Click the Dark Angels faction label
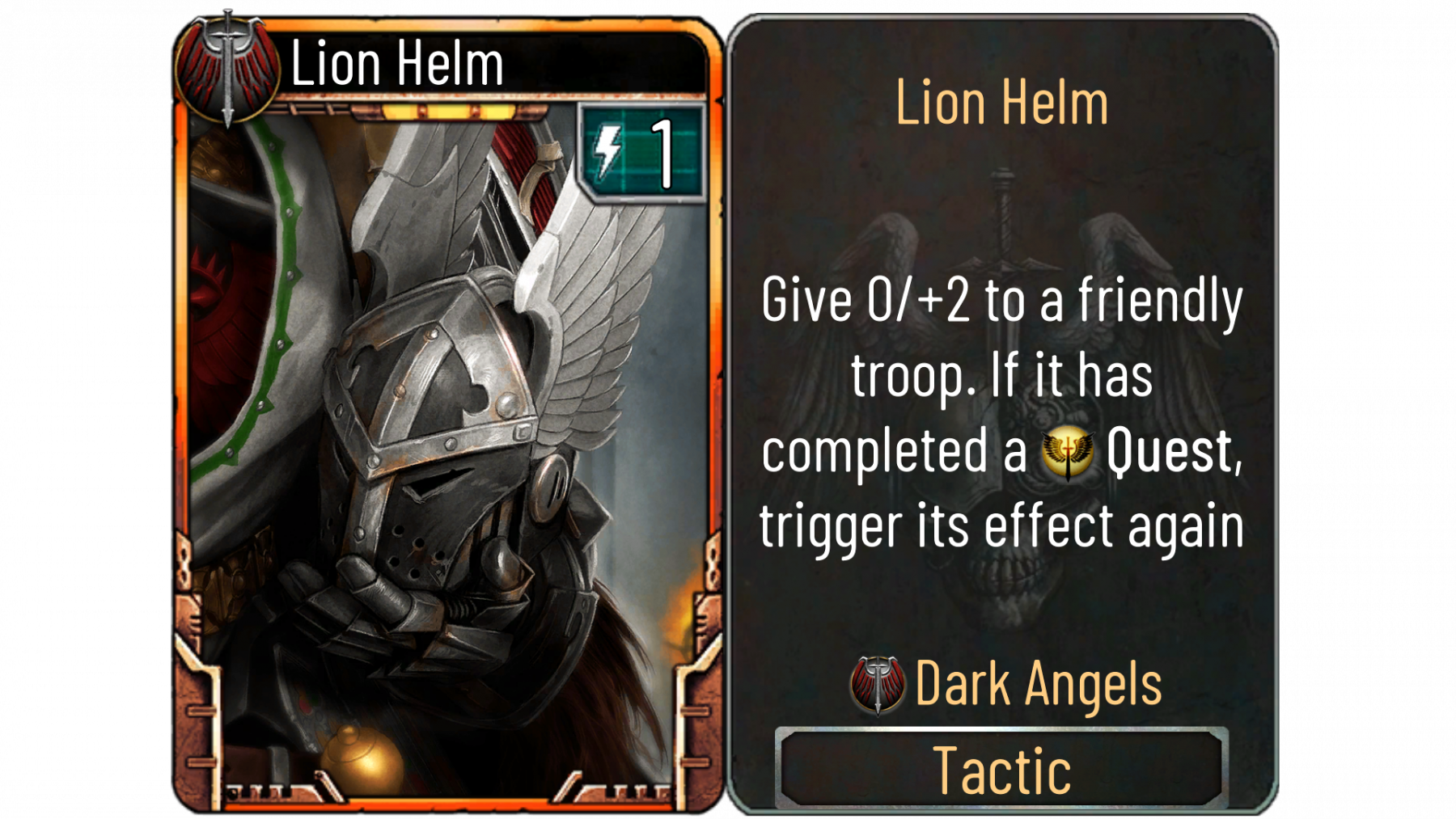This screenshot has width=1456, height=819. point(1038,685)
